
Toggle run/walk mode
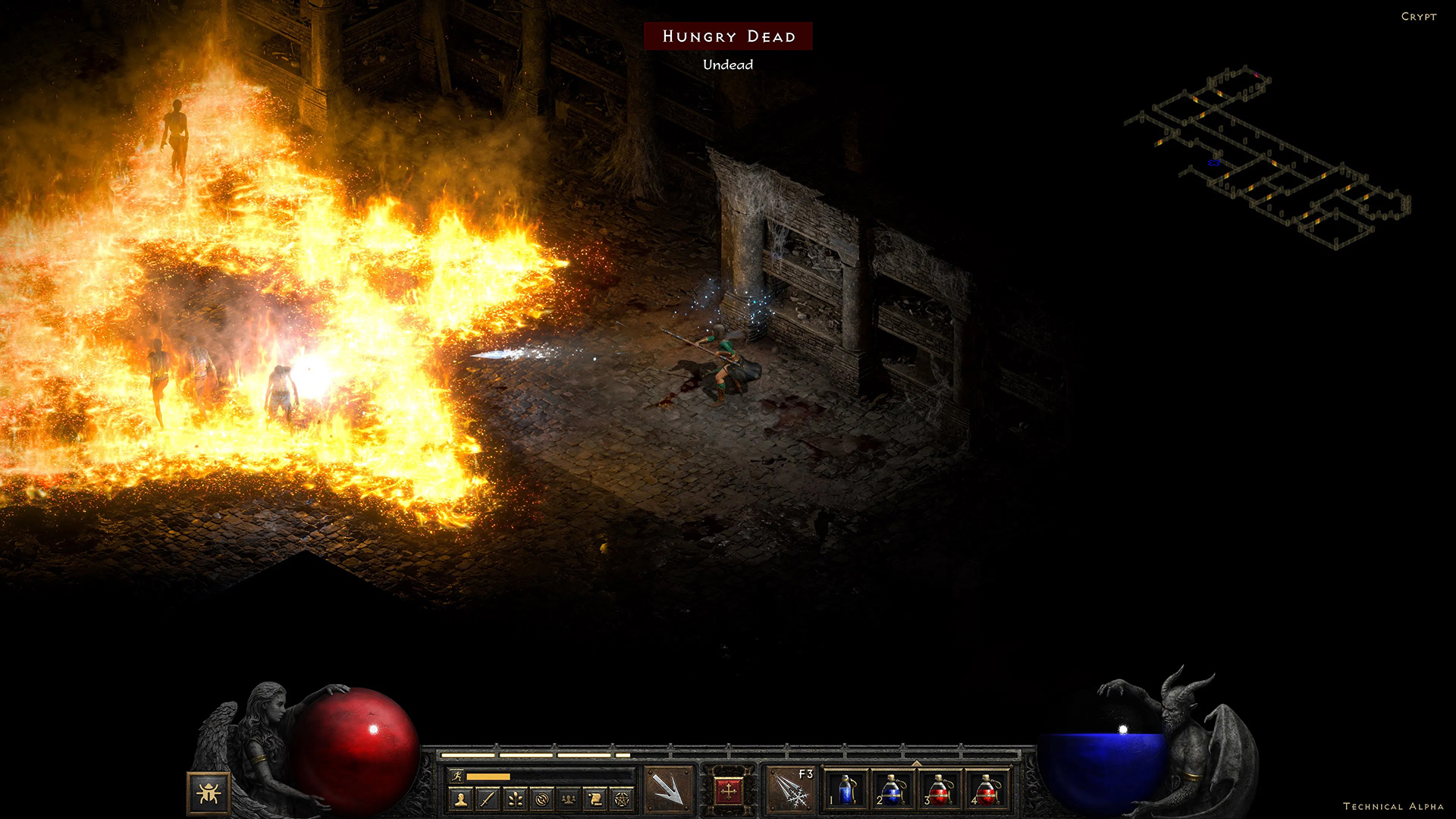(x=457, y=776)
